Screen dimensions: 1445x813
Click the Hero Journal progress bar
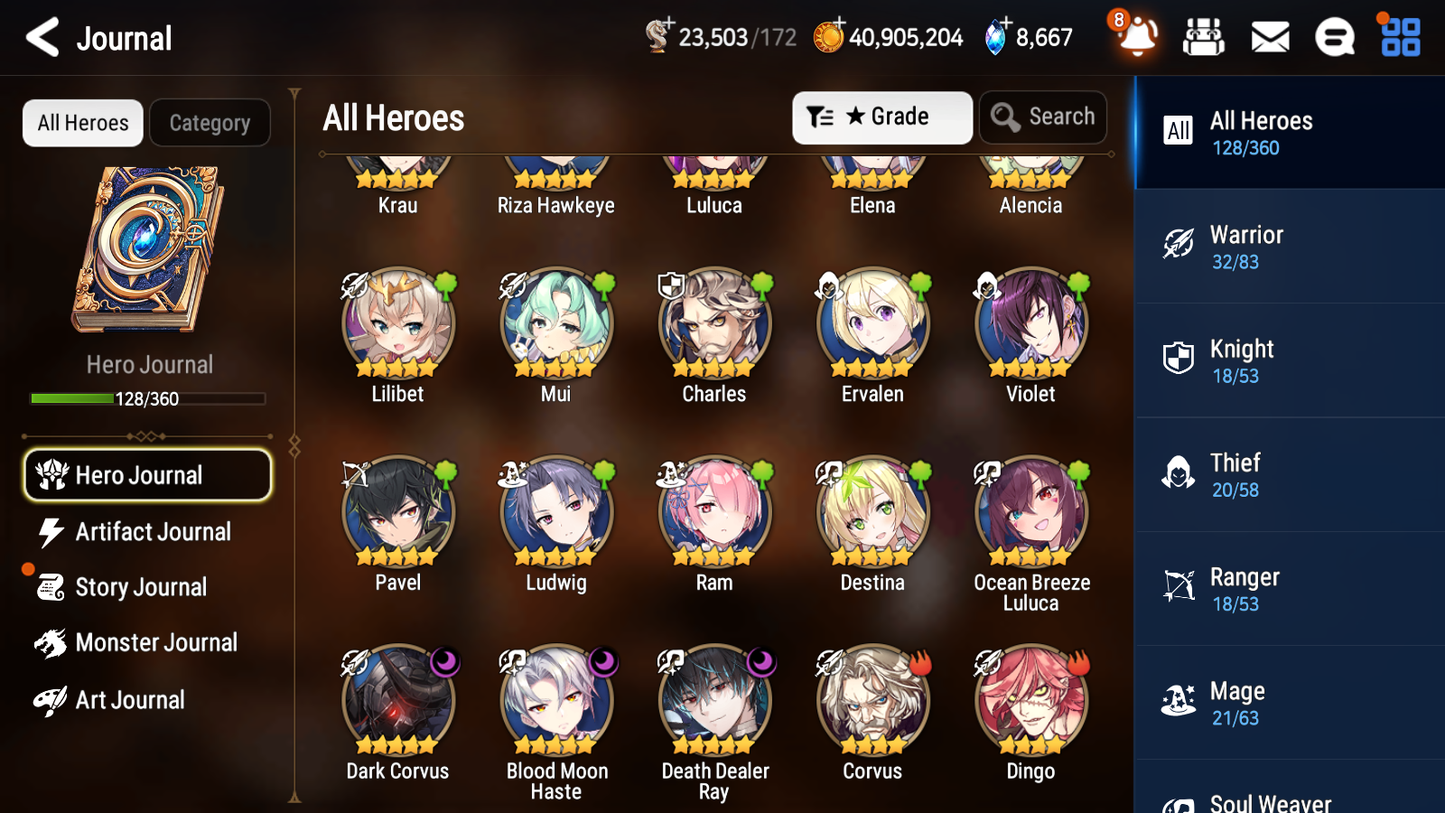click(x=149, y=398)
